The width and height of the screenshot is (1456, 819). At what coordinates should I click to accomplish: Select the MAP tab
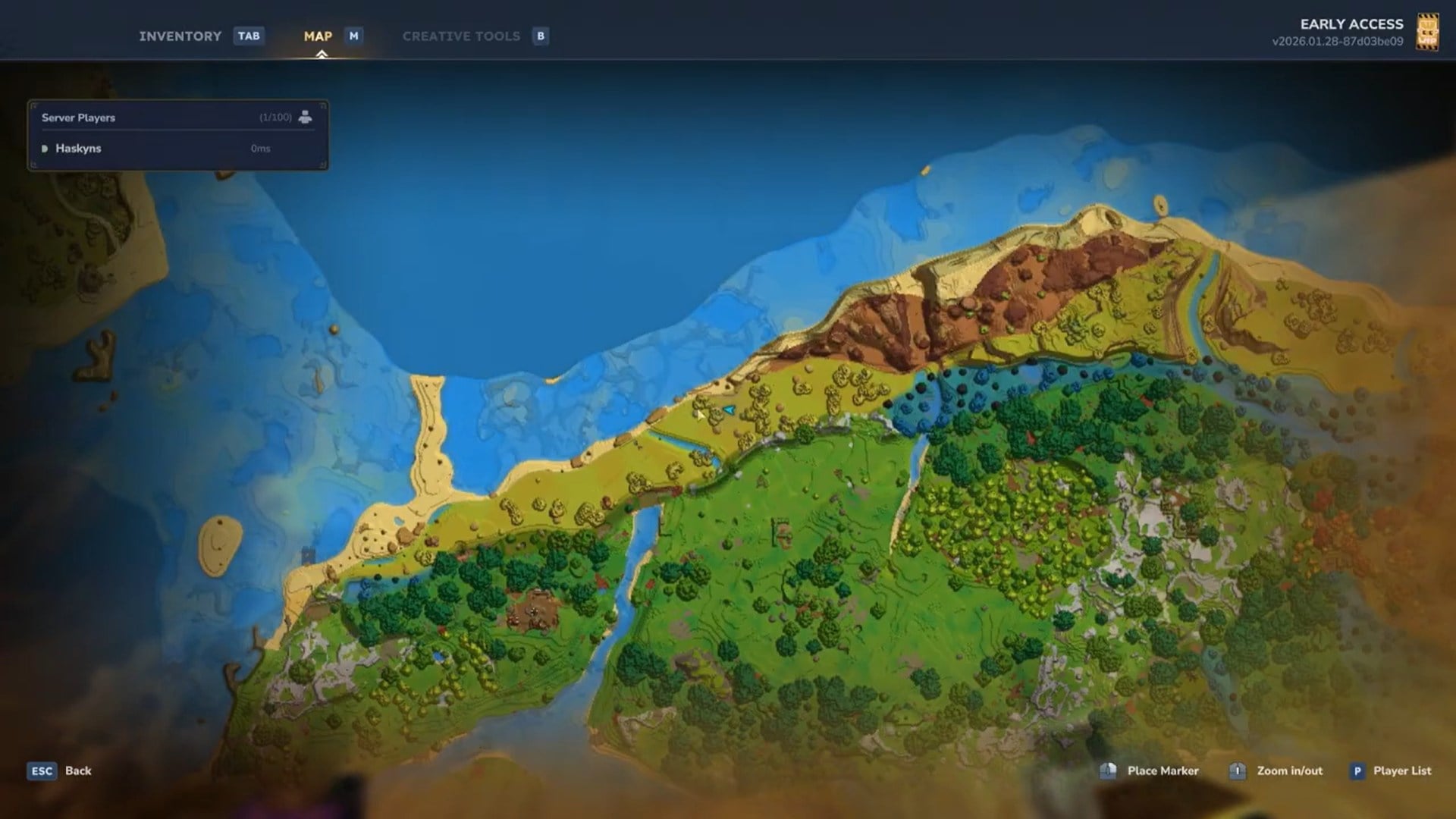click(x=318, y=36)
